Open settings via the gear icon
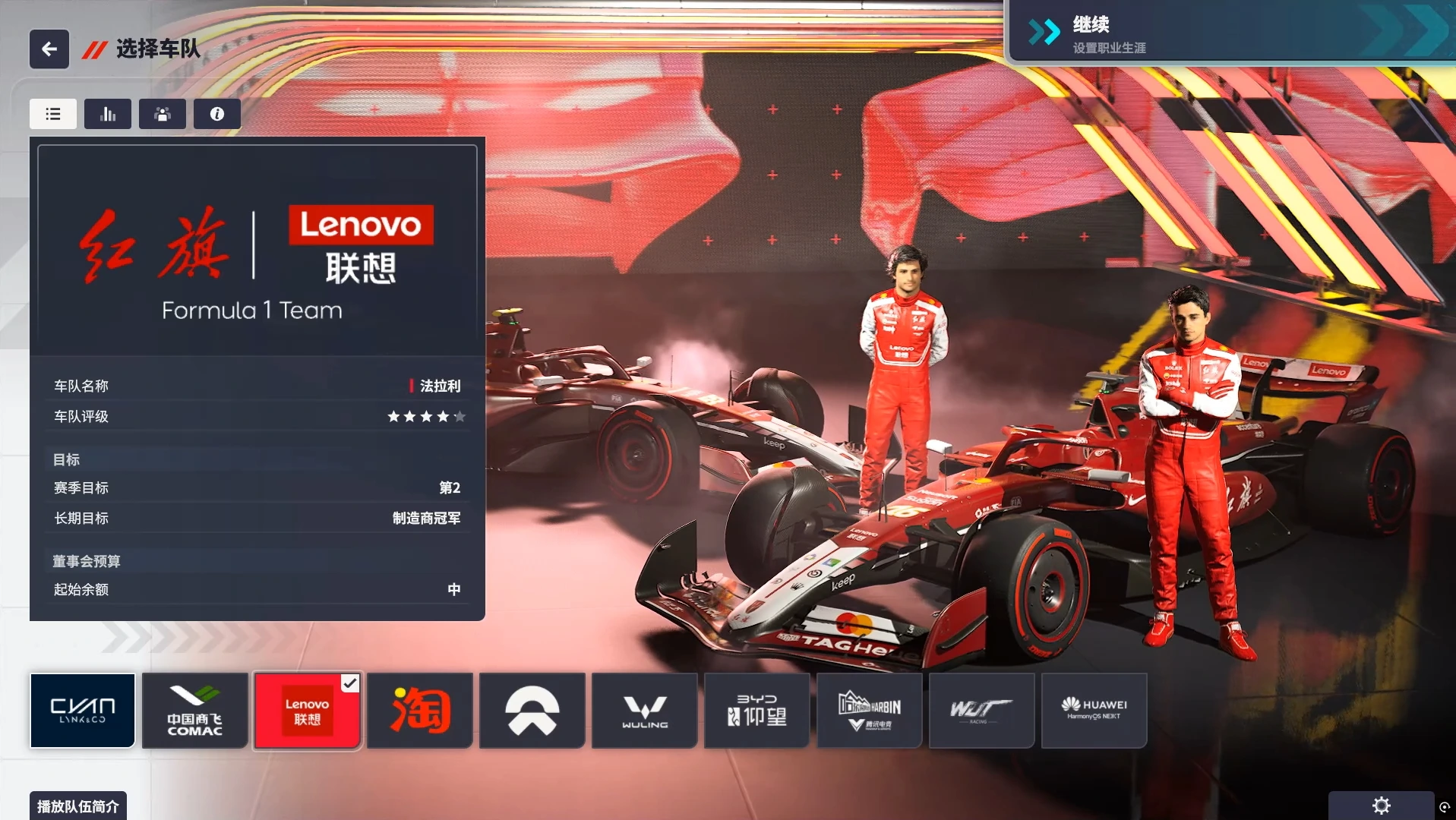 click(1381, 806)
